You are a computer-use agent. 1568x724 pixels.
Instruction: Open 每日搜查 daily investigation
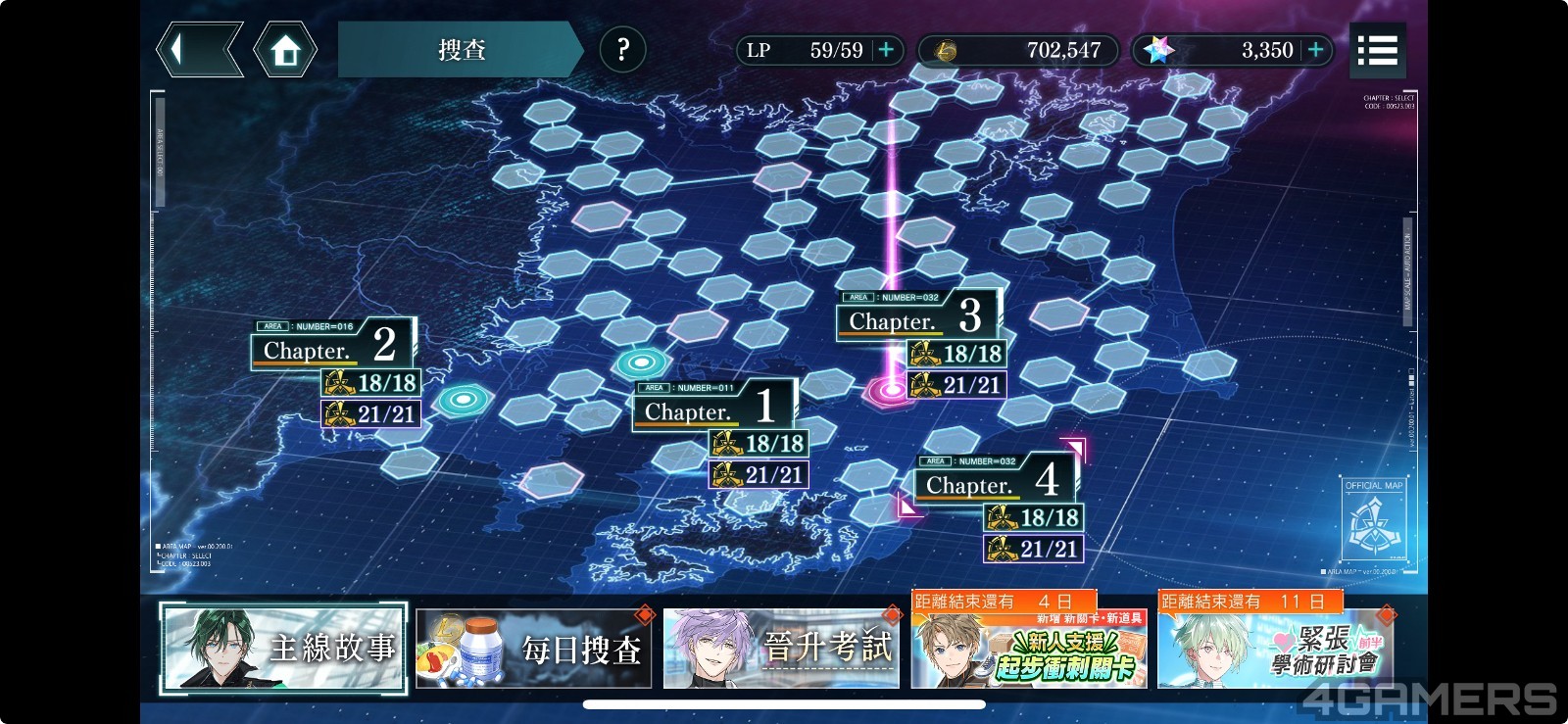point(534,648)
